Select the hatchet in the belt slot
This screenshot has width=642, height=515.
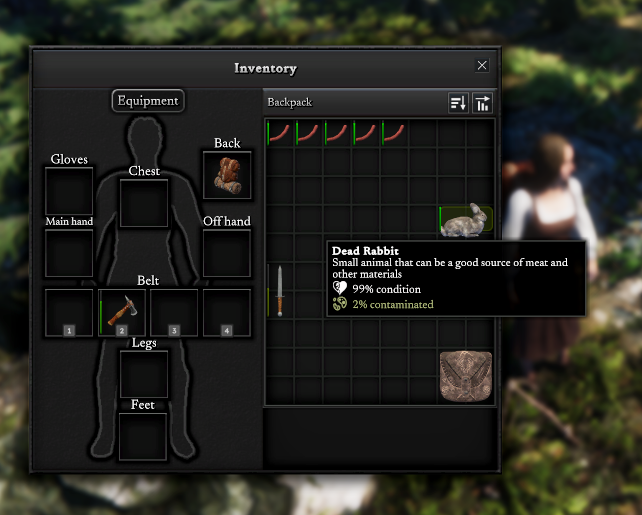point(122,312)
